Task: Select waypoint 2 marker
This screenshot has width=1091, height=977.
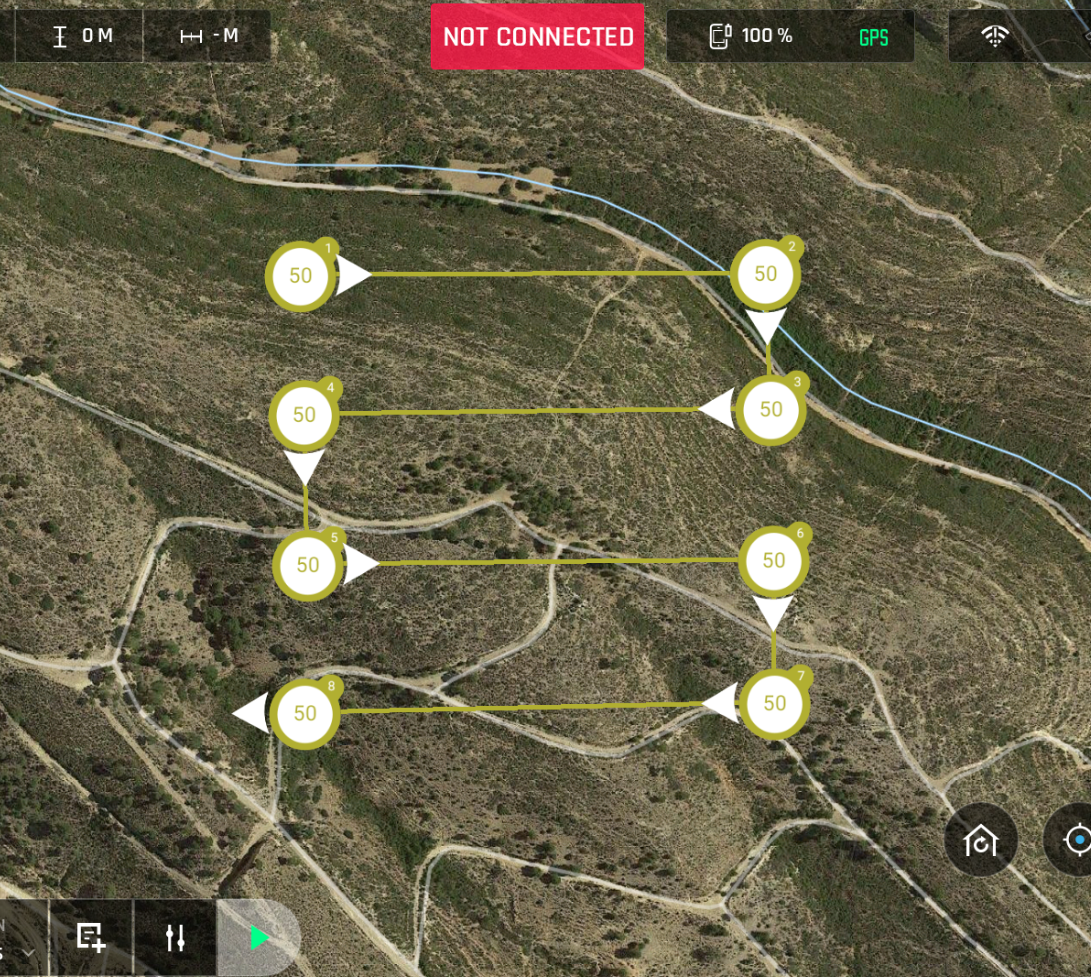Action: (x=765, y=274)
